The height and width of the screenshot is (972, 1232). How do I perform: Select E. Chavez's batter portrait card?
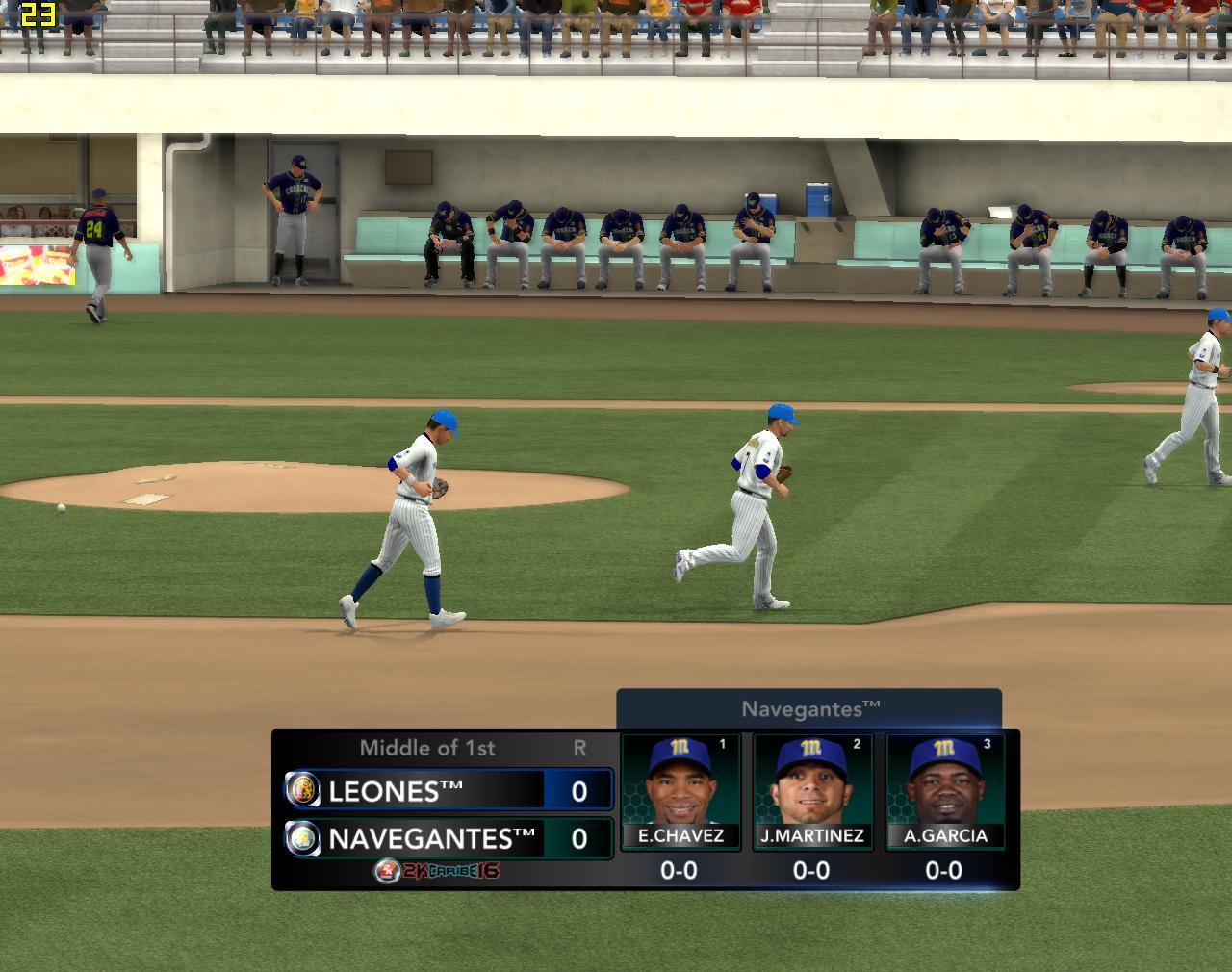pos(680,791)
